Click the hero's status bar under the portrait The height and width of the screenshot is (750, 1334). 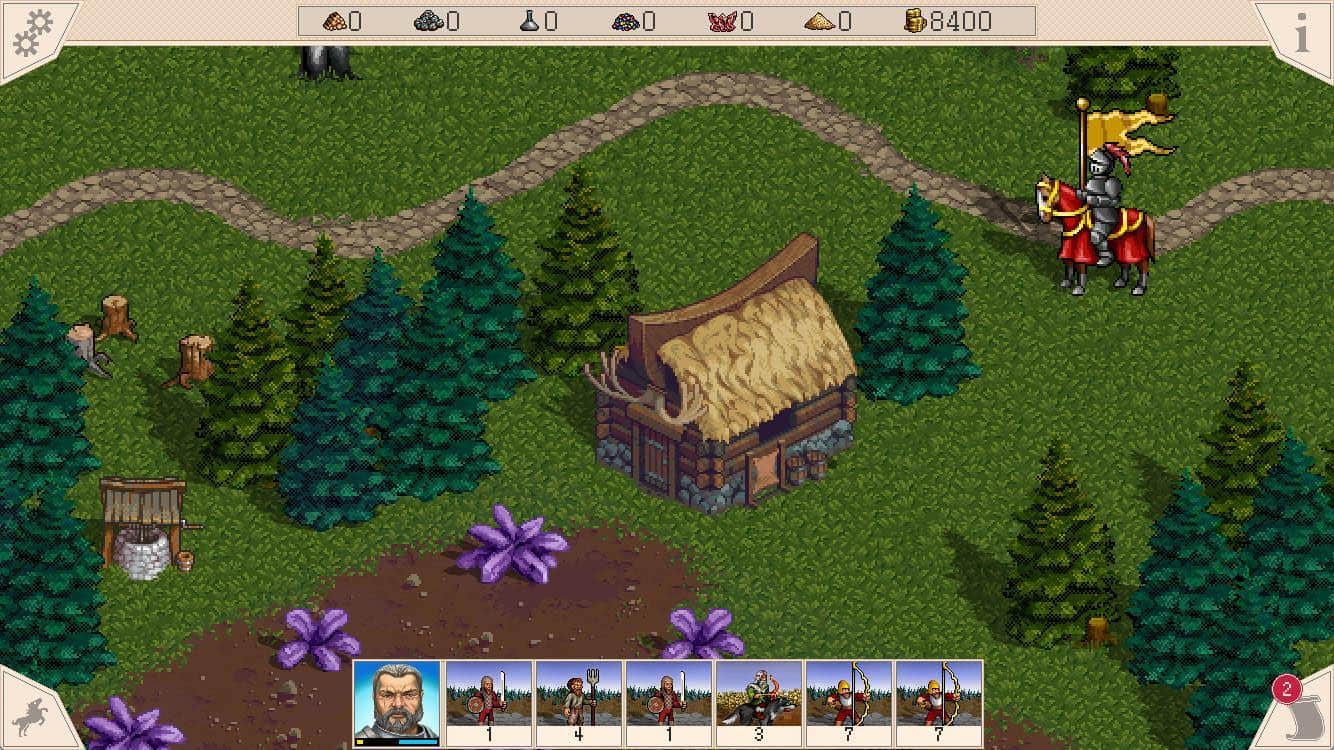(397, 740)
